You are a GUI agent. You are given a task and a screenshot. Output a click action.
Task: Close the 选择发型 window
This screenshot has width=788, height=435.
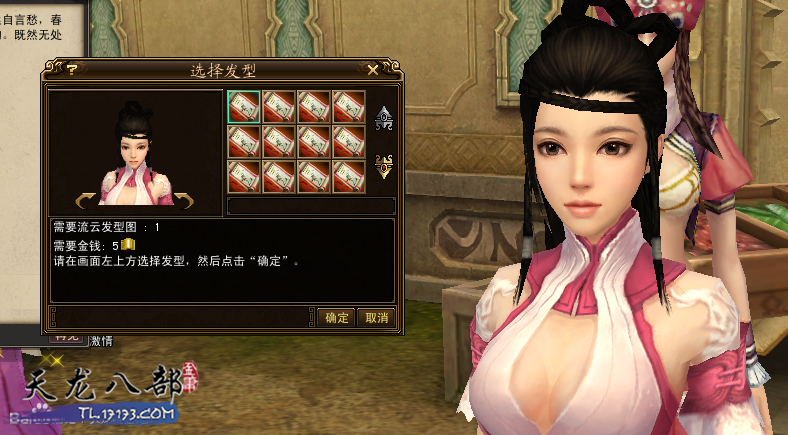coord(373,70)
